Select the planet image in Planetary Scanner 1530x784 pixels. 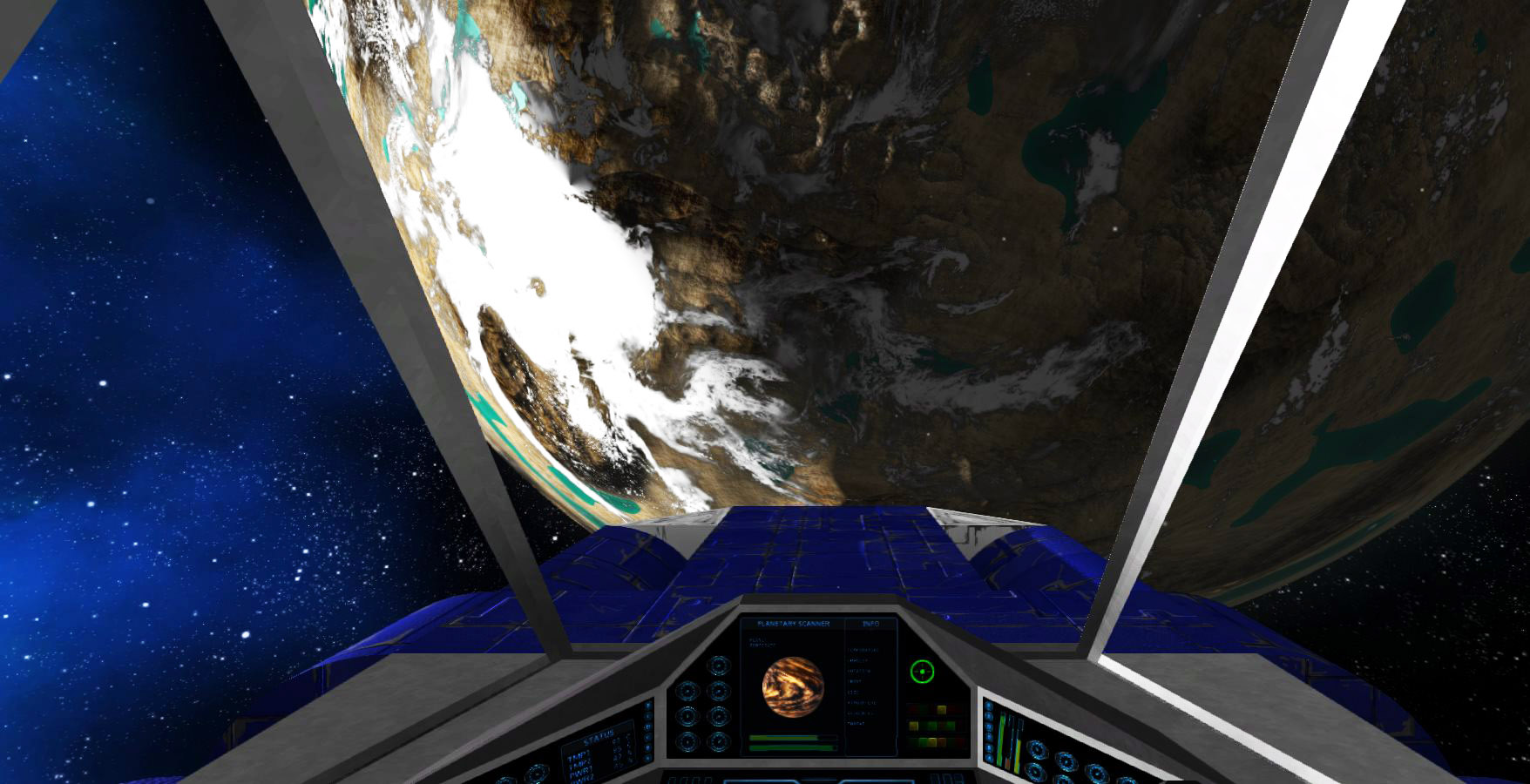coord(792,687)
